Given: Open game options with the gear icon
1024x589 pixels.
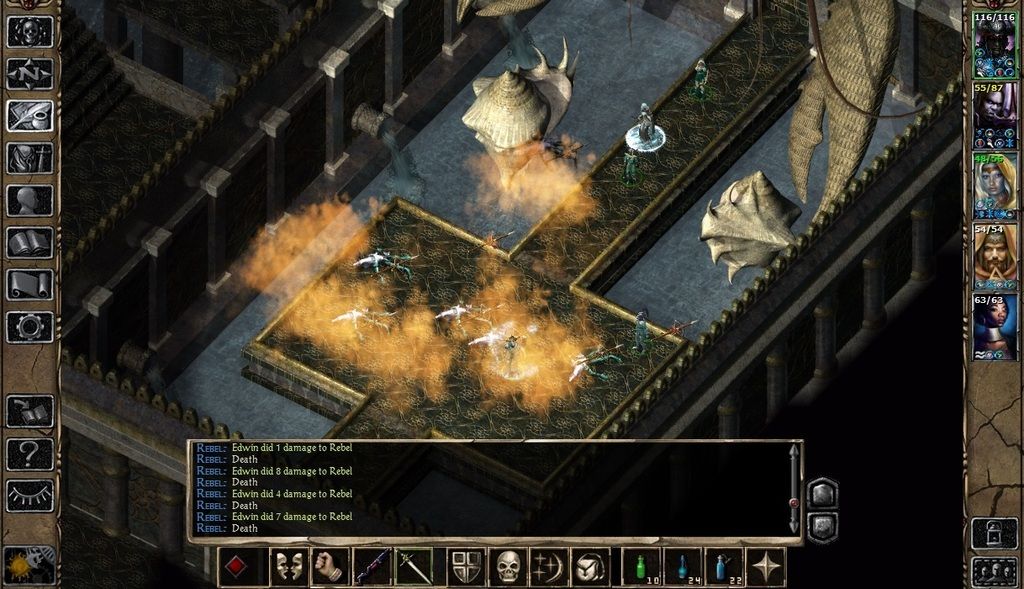Looking at the screenshot, I should 30,326.
